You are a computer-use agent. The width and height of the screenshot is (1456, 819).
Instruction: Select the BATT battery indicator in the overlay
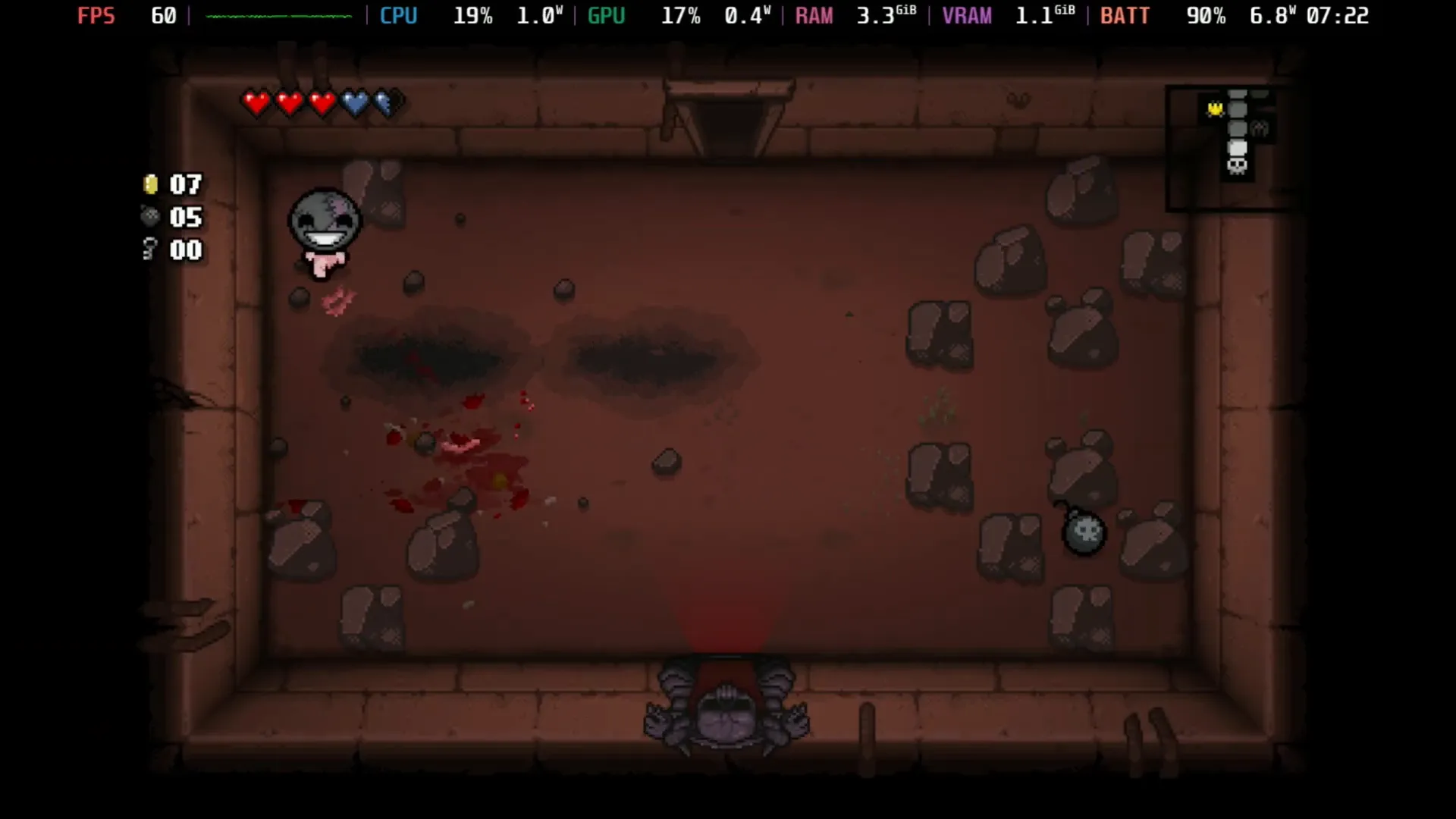point(1125,15)
